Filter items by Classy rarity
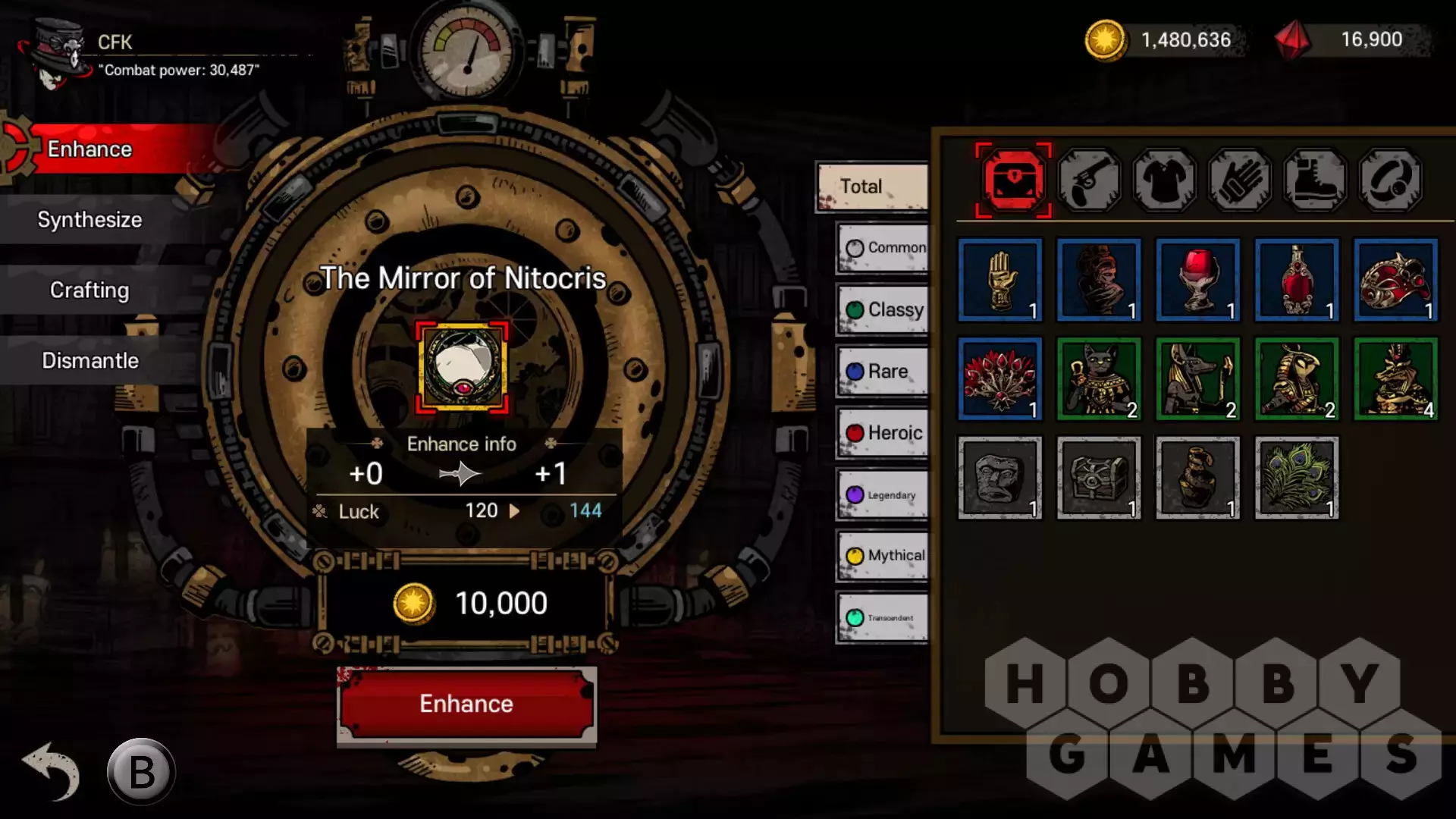 (883, 309)
